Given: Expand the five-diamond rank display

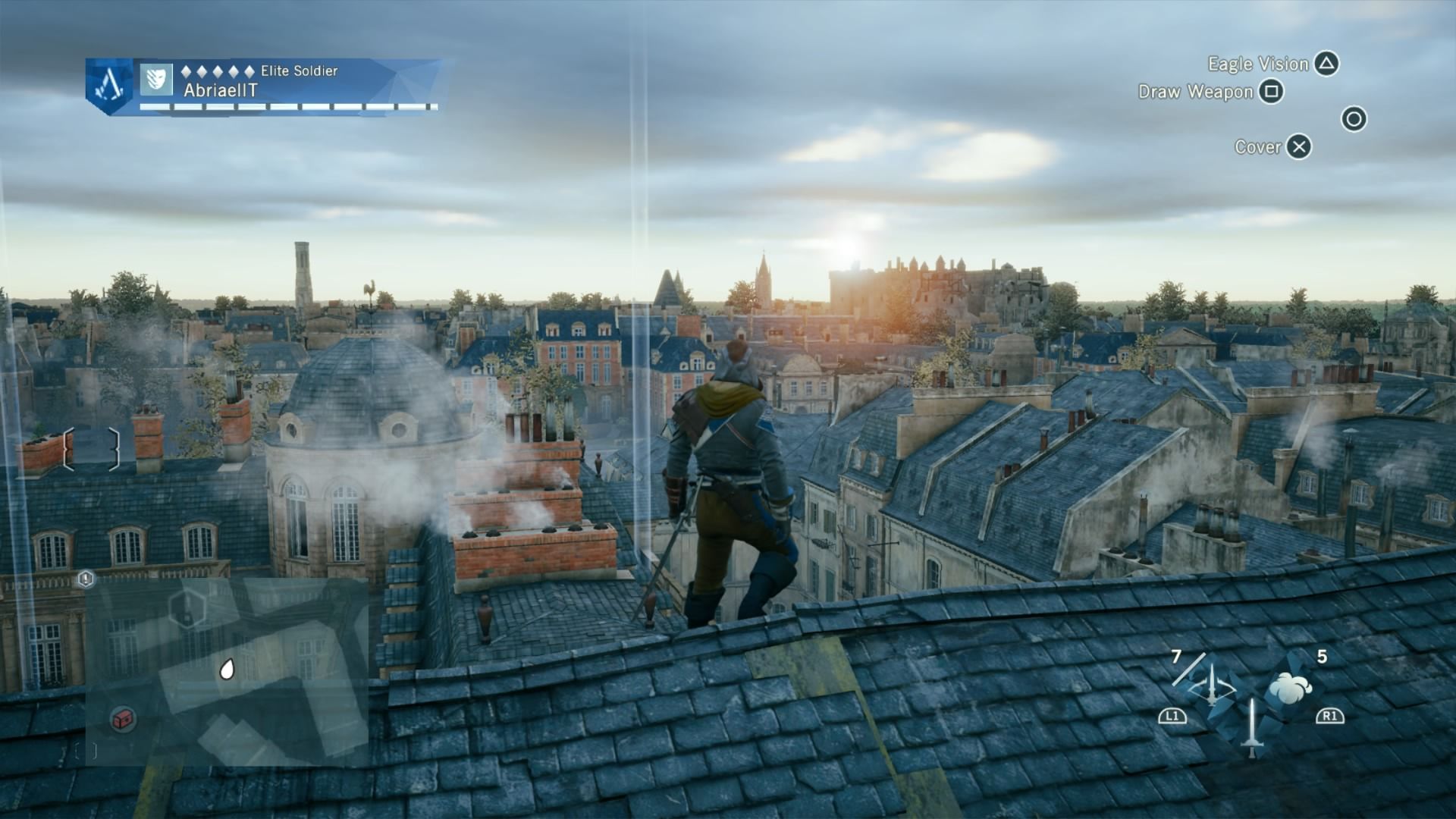Looking at the screenshot, I should pyautogui.click(x=218, y=72).
